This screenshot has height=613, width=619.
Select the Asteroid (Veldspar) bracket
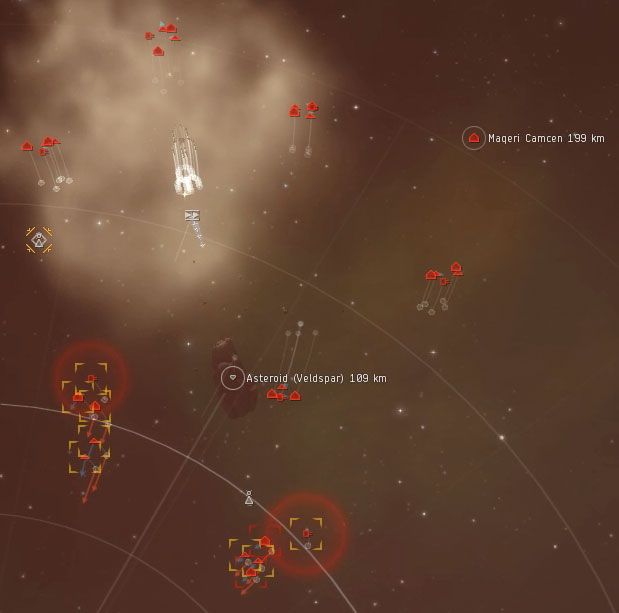click(x=233, y=378)
